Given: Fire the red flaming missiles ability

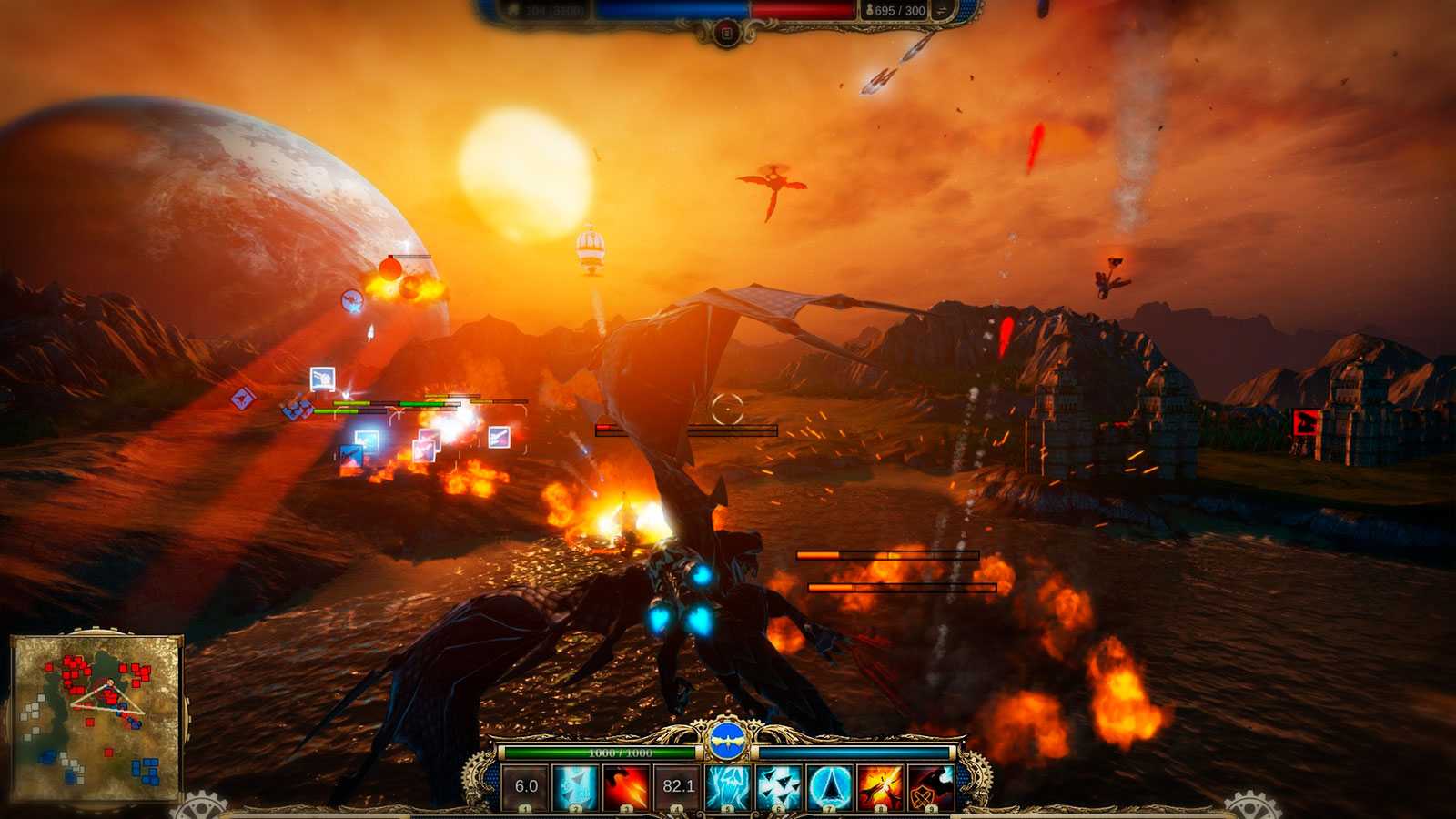Looking at the screenshot, I should click(x=627, y=786).
